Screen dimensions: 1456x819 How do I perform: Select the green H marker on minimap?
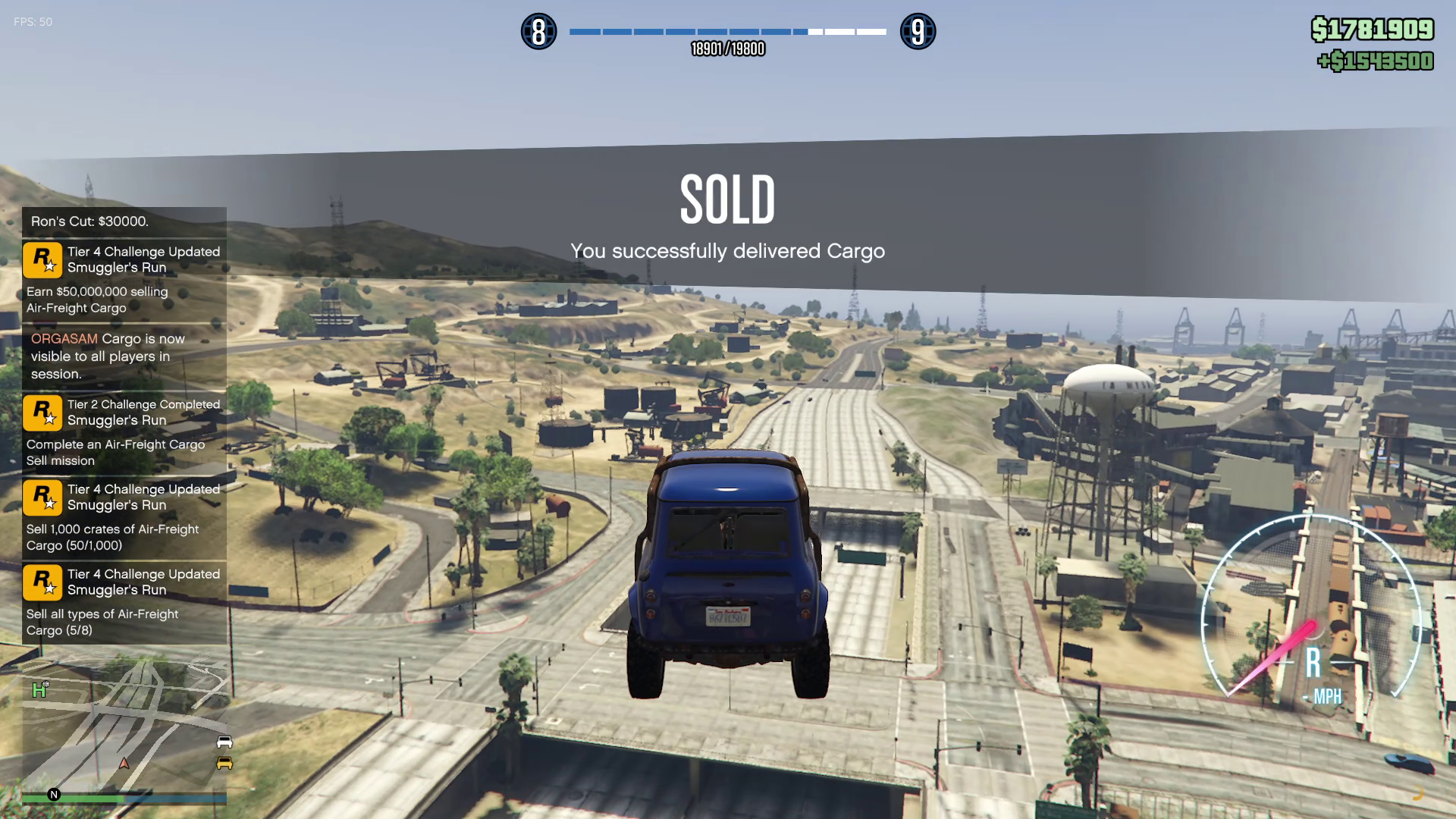point(39,690)
